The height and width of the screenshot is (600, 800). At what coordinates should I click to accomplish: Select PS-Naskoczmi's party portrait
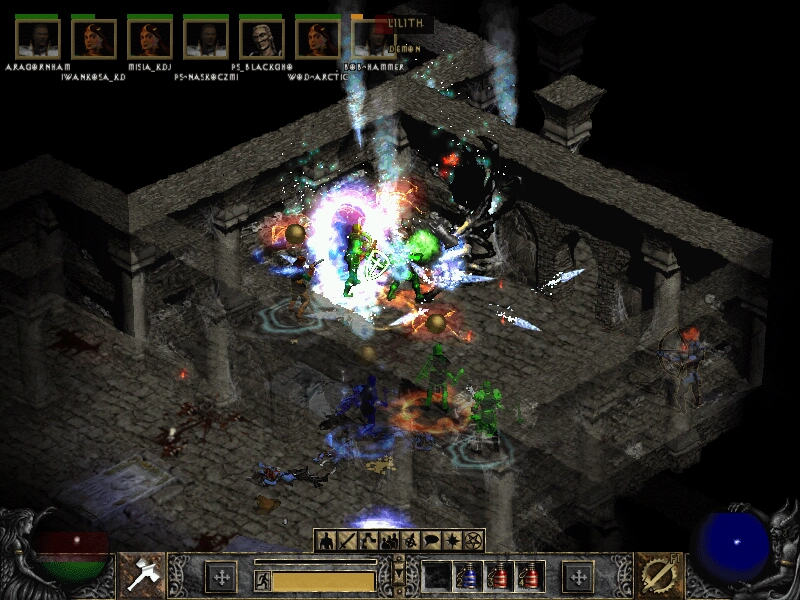click(206, 38)
